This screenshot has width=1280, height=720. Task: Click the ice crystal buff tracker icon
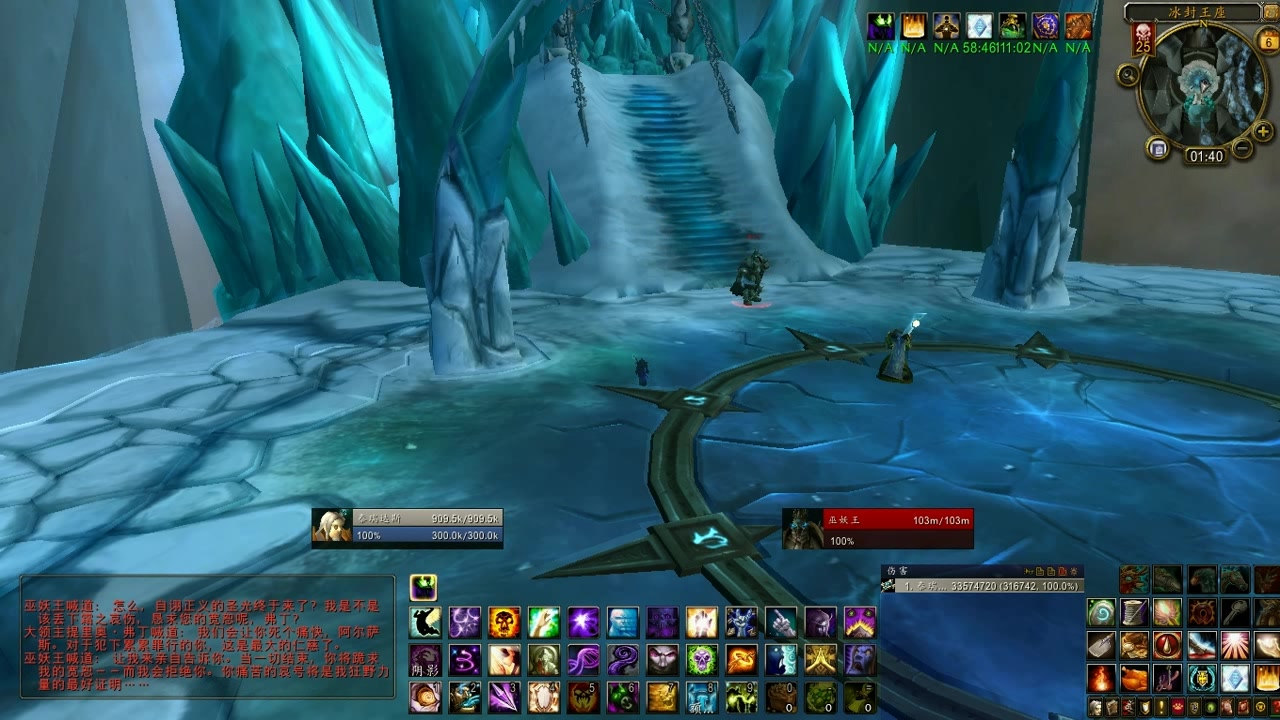coord(979,26)
